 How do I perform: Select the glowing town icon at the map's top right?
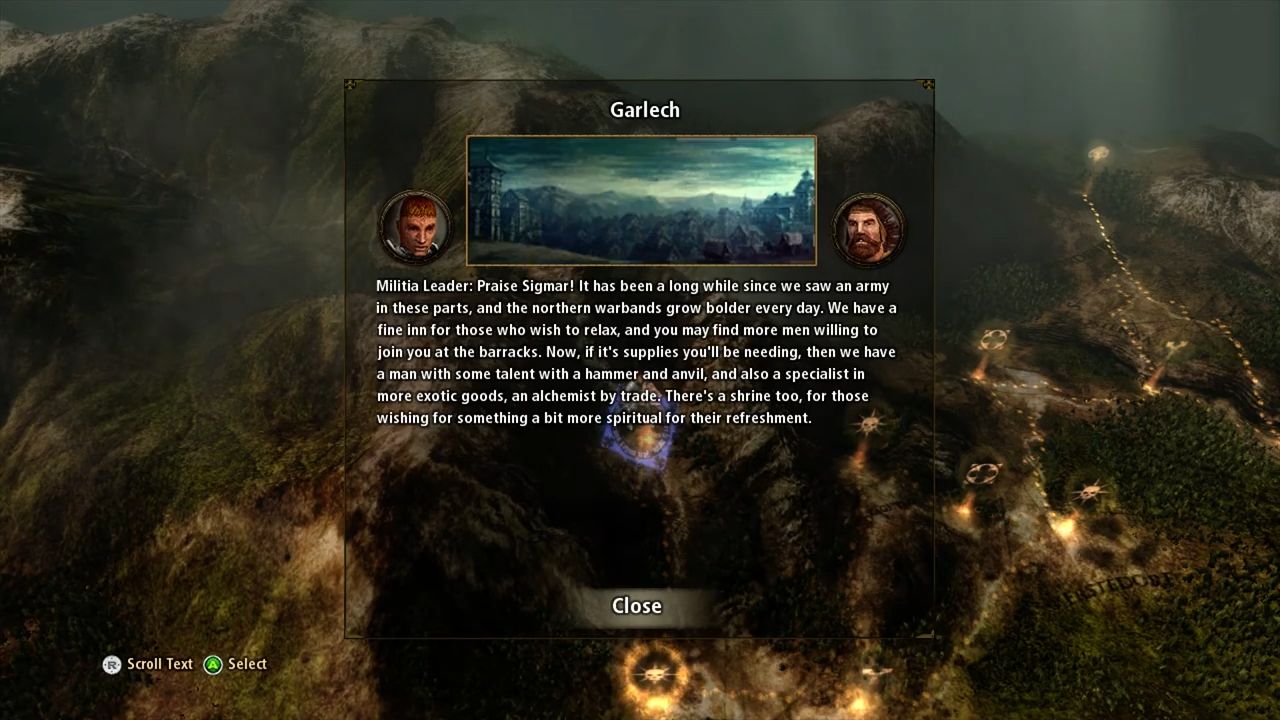1098,153
